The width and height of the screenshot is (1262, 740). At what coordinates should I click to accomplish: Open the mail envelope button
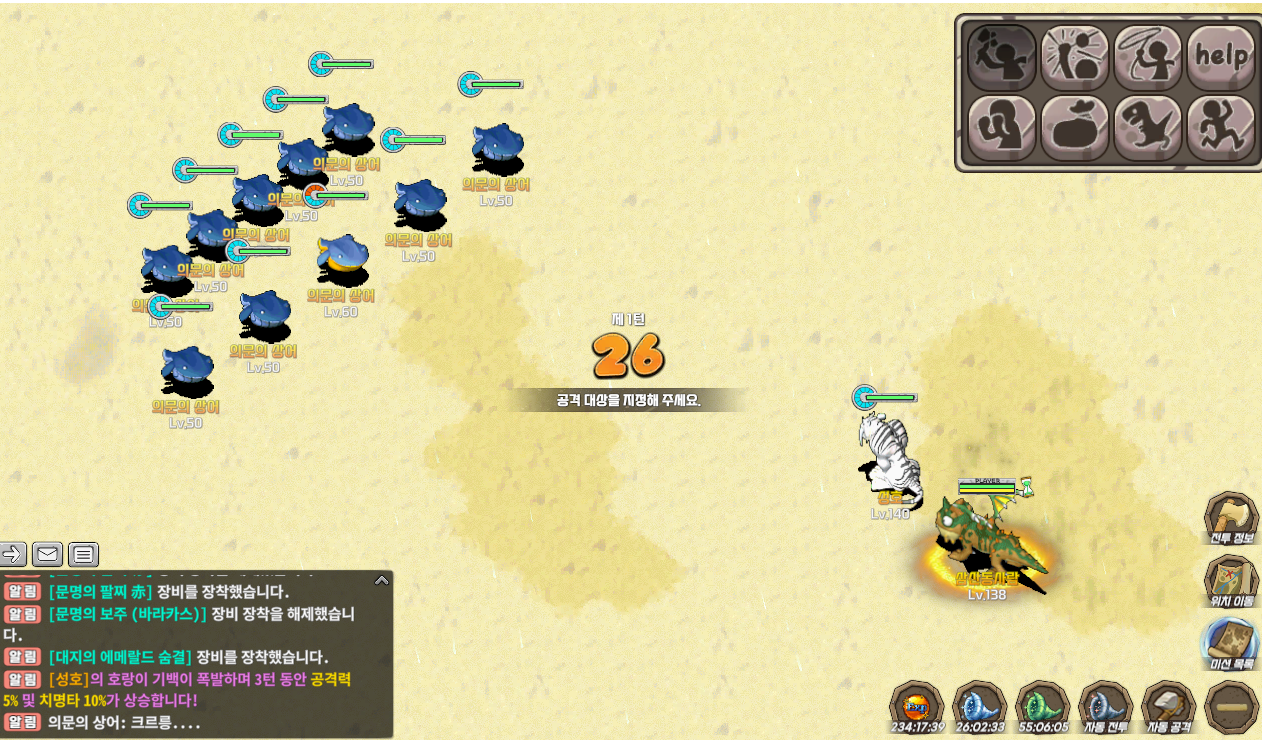(x=47, y=553)
